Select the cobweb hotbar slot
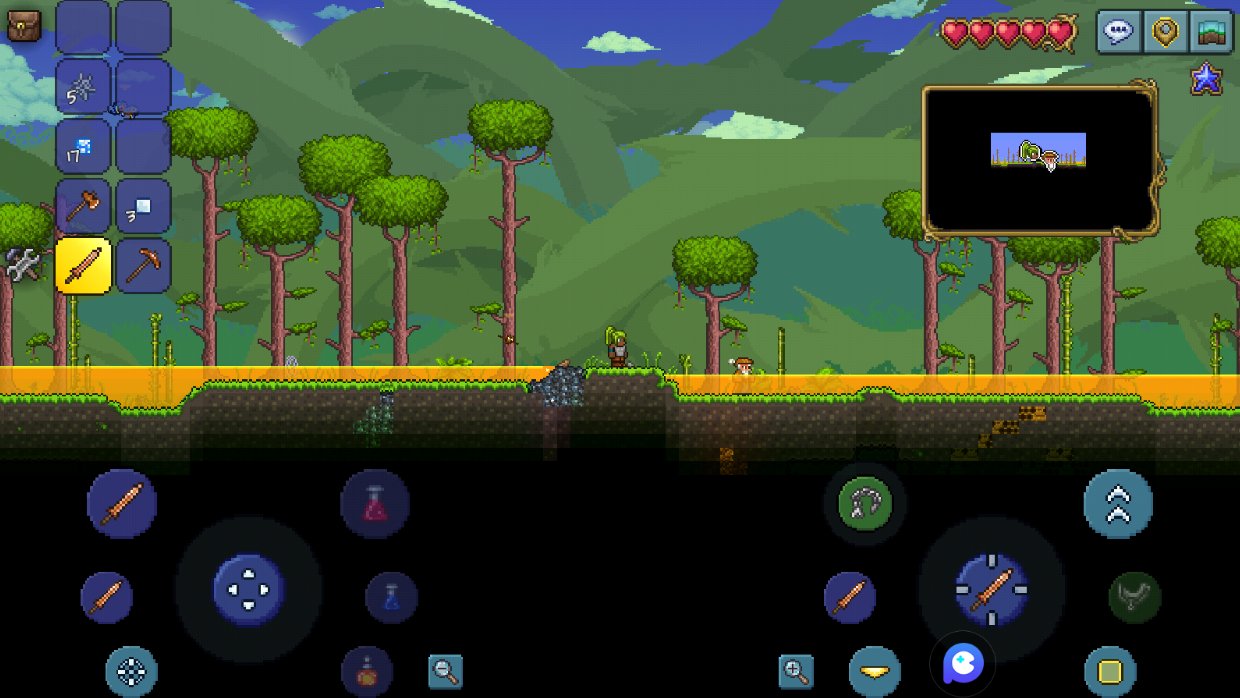Screen dimensions: 1240x698 (x=83, y=86)
